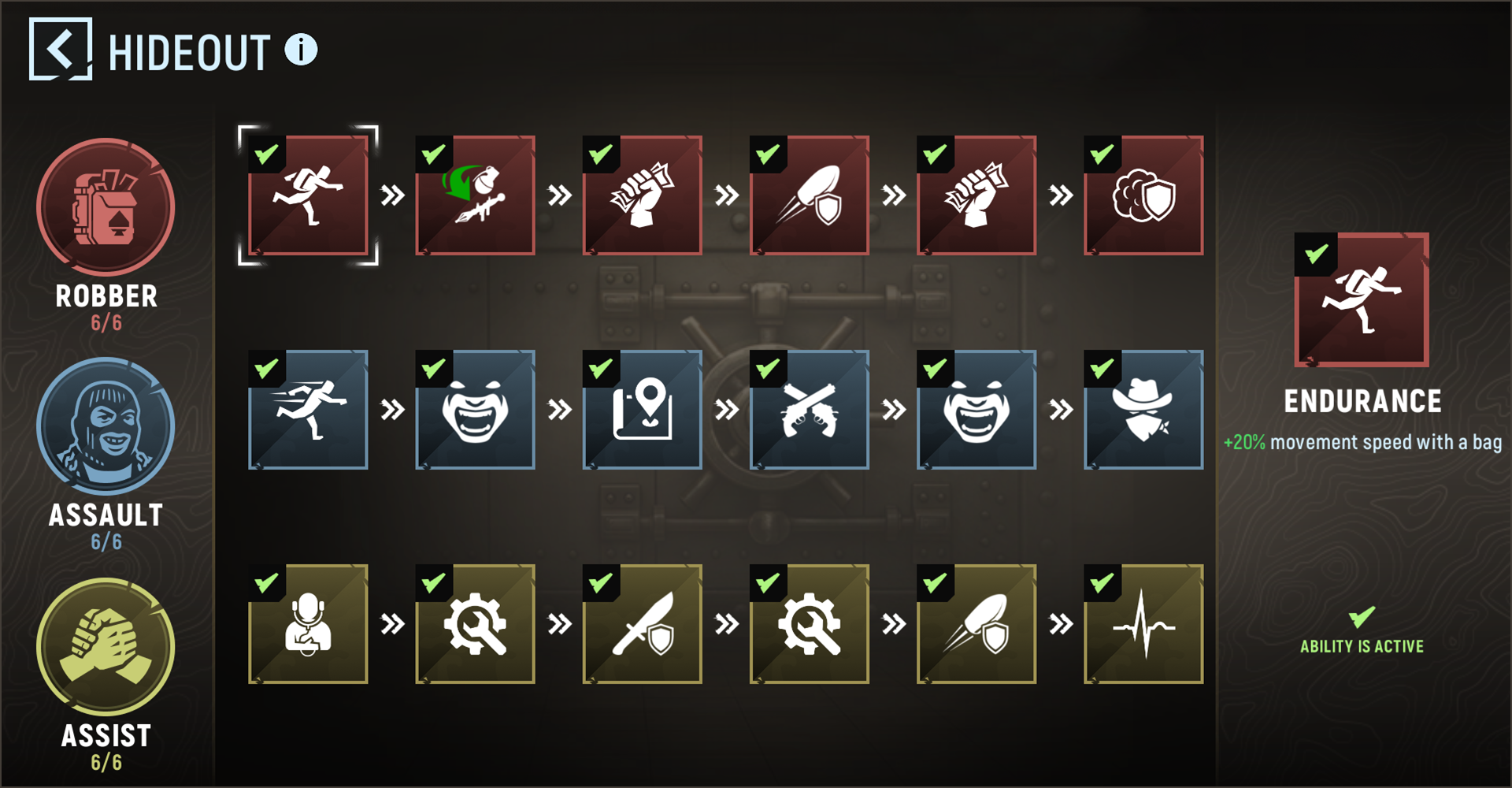This screenshot has width=1512, height=788.
Task: Go back using the arrow button
Action: pos(61,50)
